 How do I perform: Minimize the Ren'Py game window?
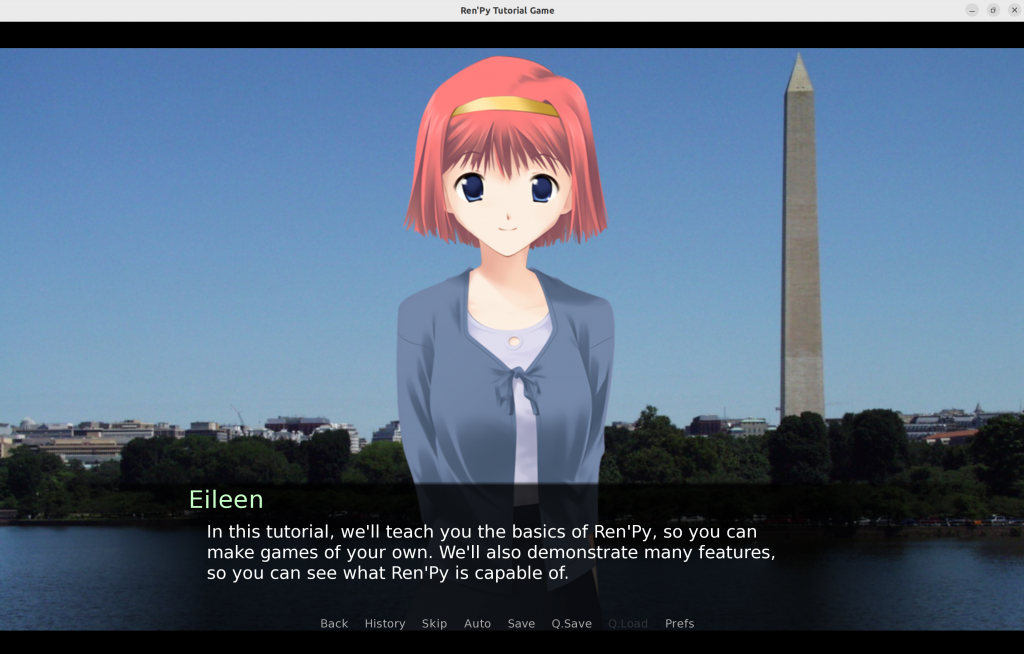click(972, 10)
